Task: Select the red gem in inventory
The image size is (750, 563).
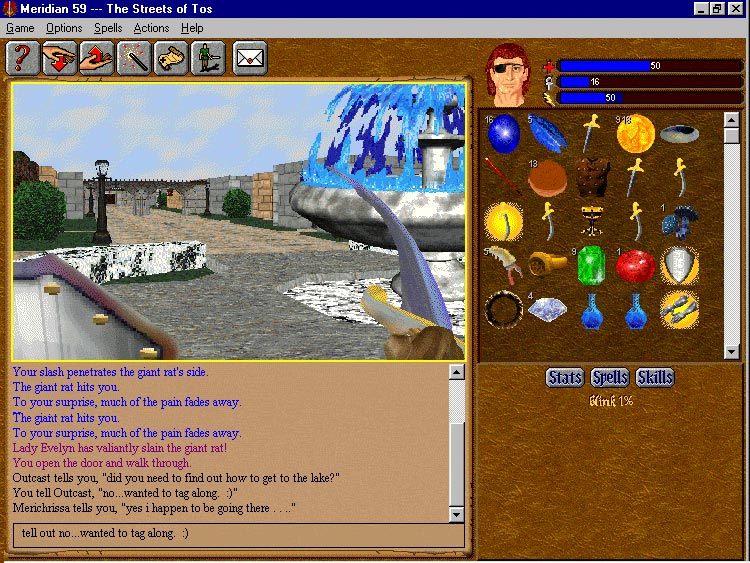Action: 634,265
